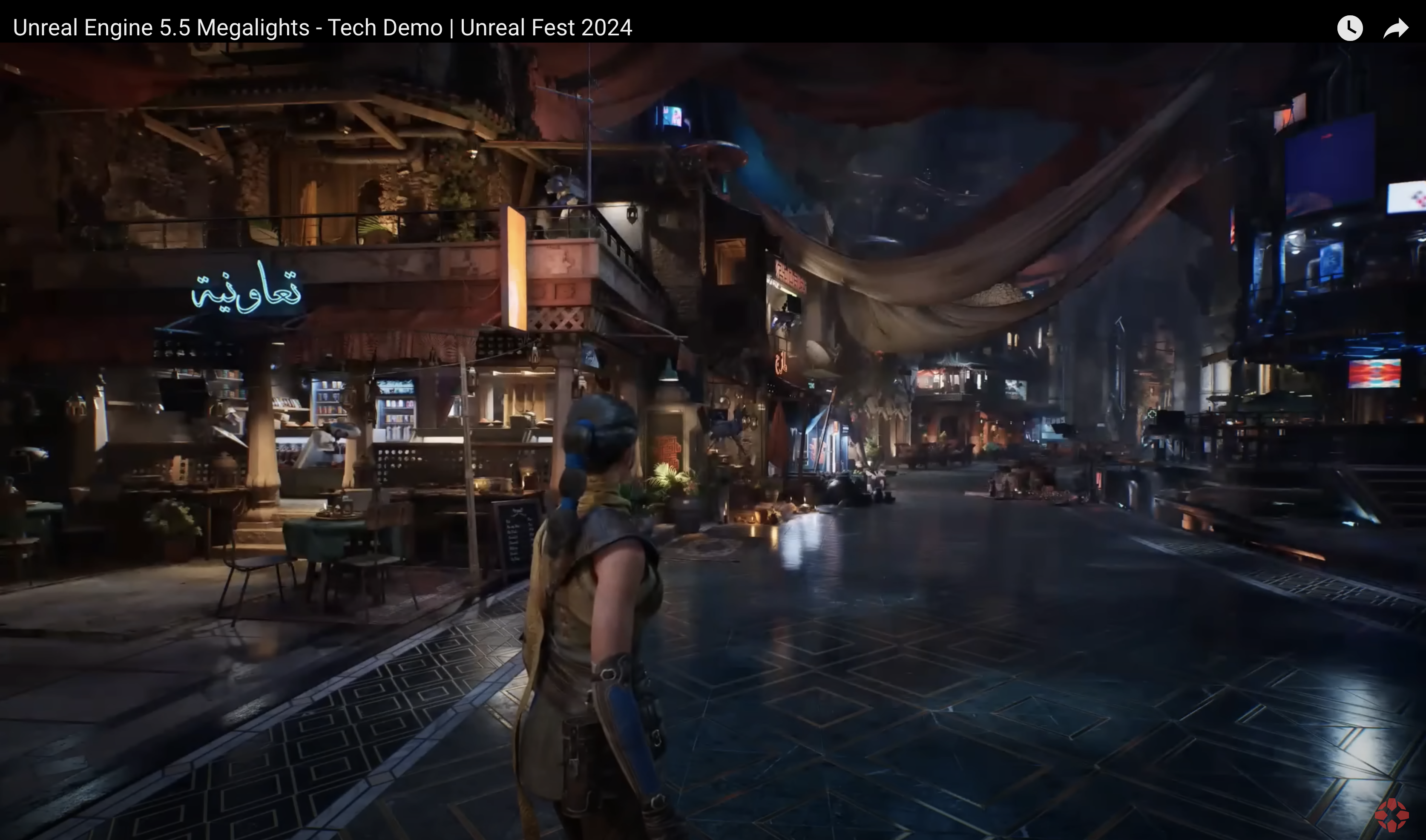Click the Share arrow icon
1426x840 pixels.
pyautogui.click(x=1396, y=26)
